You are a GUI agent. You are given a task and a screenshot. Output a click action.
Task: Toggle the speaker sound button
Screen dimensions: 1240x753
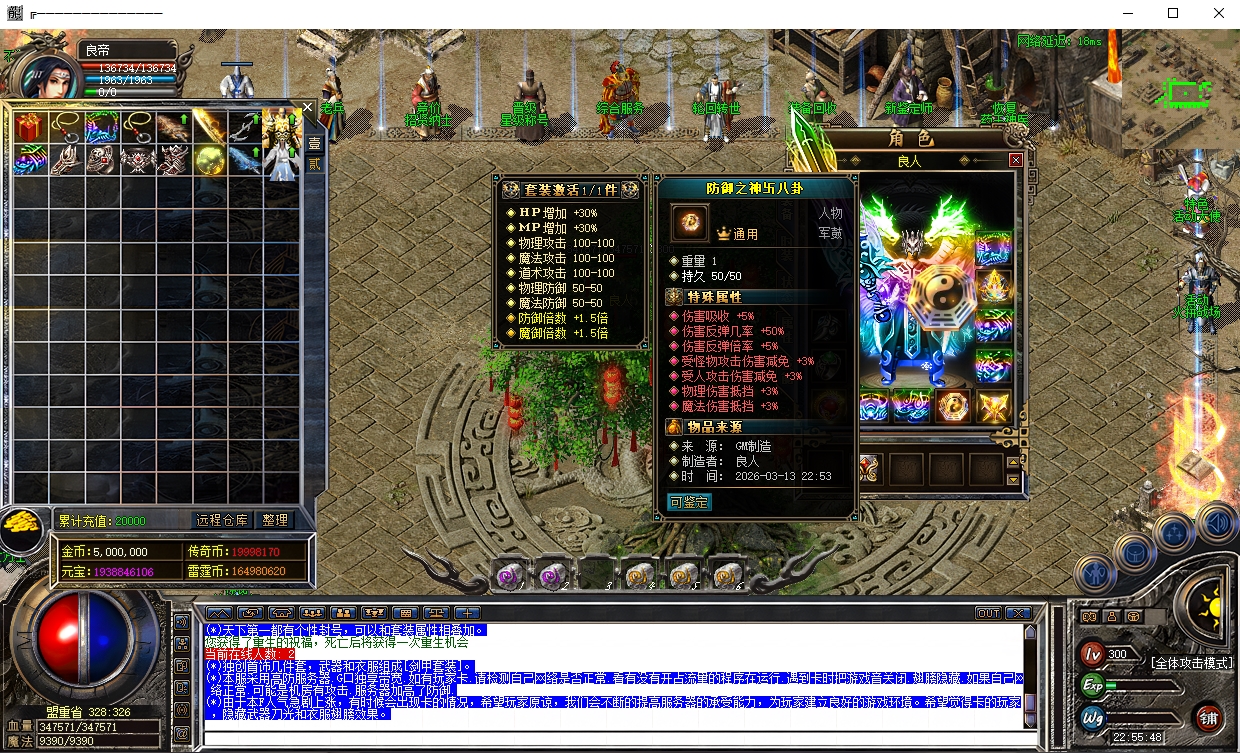[x=1217, y=522]
